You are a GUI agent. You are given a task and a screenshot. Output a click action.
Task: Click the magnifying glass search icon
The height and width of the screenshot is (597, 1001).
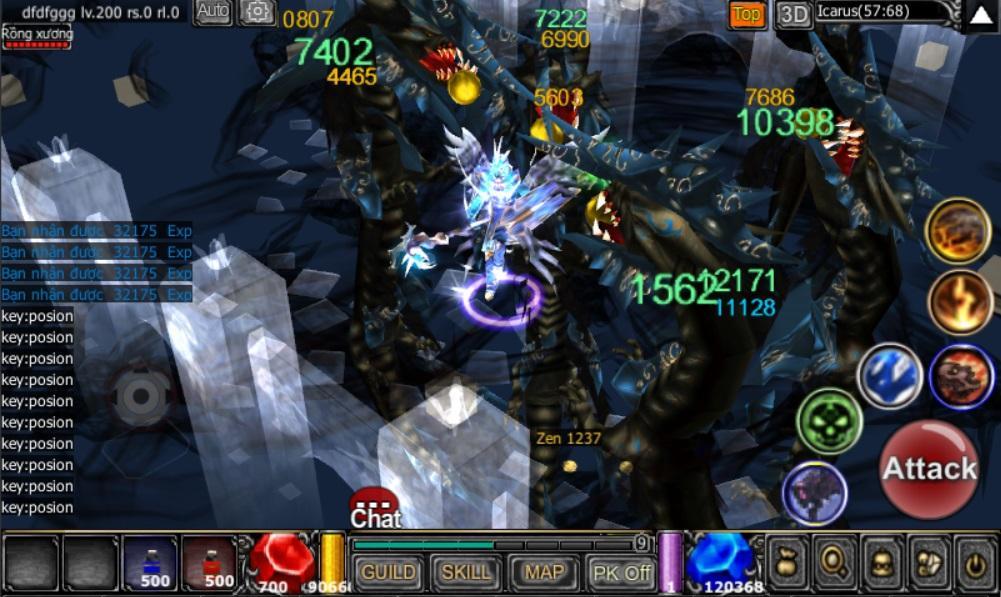(x=832, y=564)
